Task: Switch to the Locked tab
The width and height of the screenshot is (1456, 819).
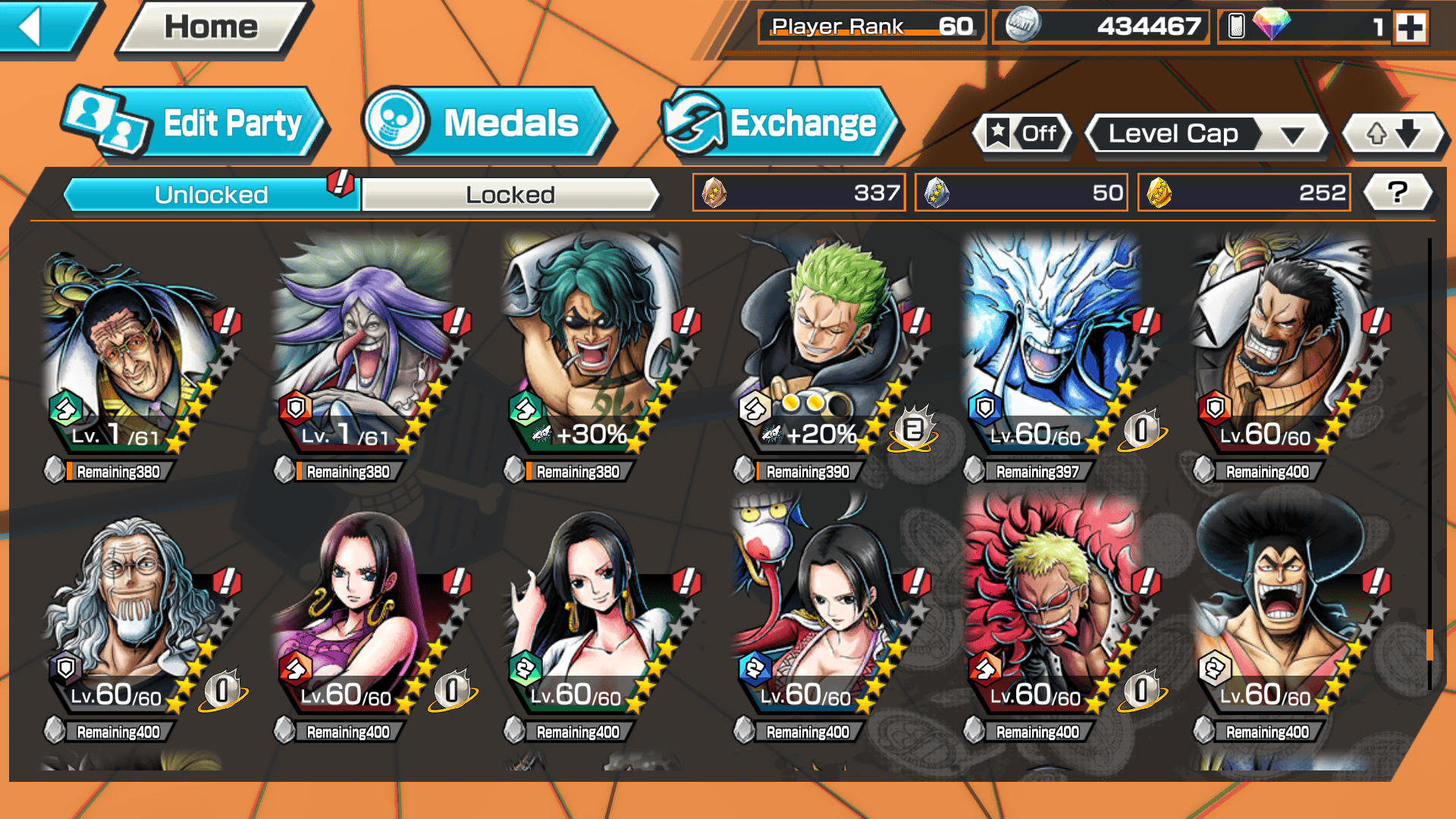Action: (510, 195)
